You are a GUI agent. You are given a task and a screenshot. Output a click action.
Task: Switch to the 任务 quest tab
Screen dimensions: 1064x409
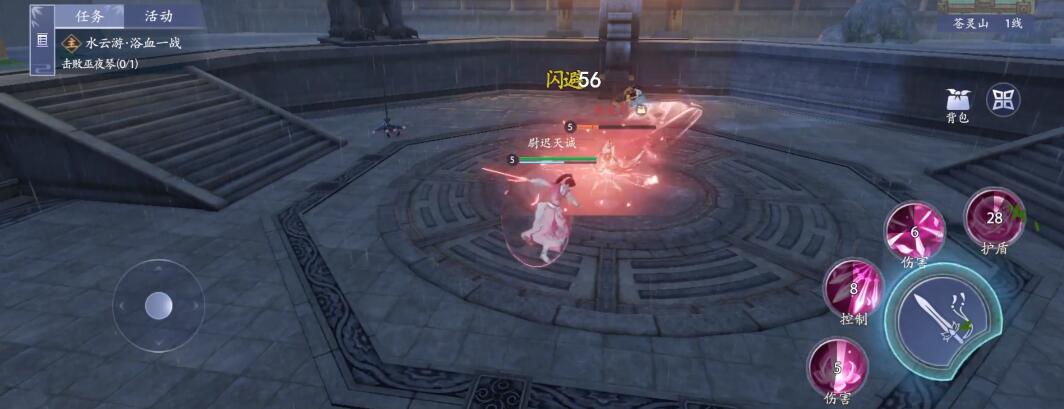(x=89, y=16)
